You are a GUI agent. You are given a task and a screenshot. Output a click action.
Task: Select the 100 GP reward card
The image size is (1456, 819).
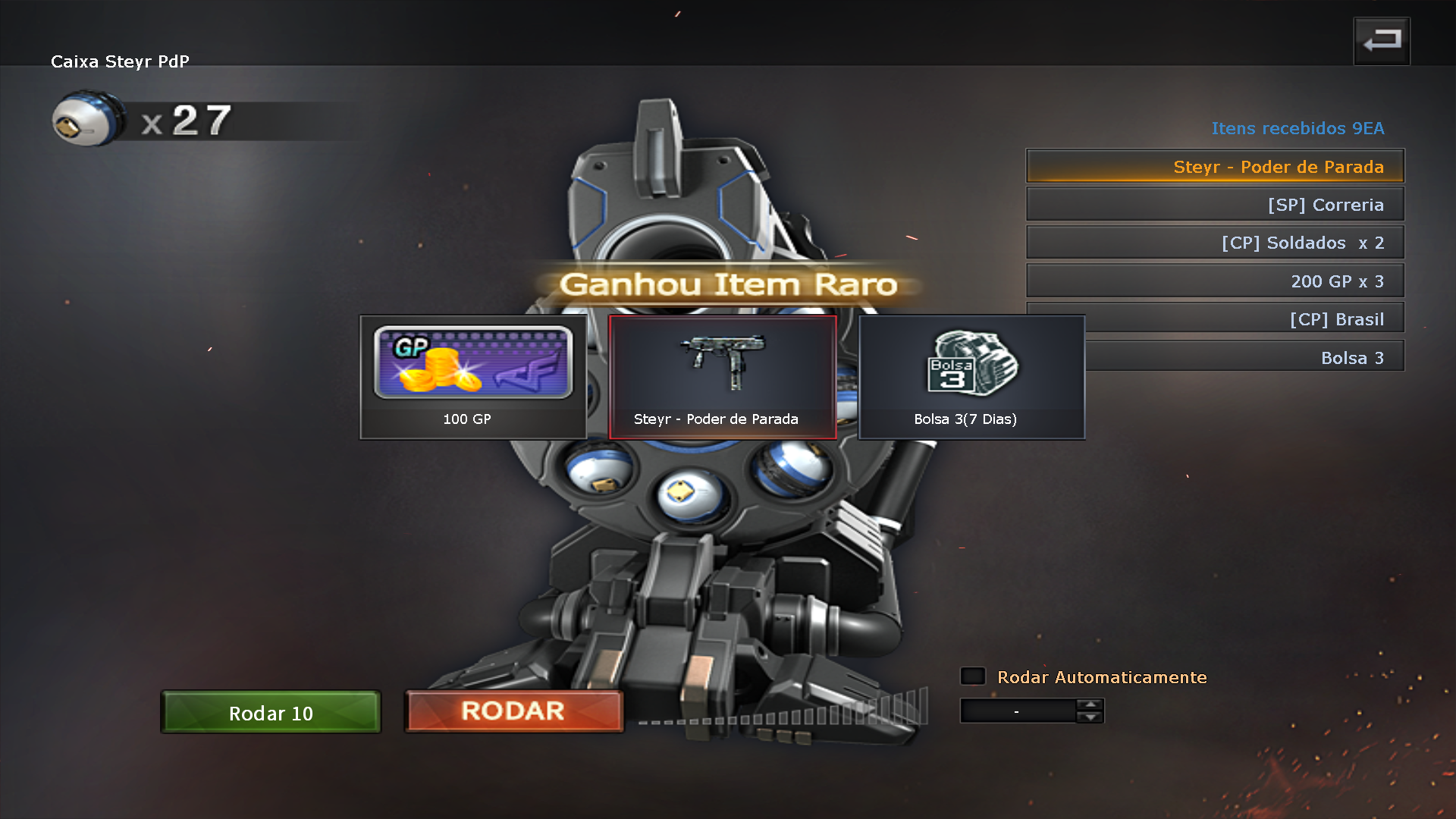472,377
